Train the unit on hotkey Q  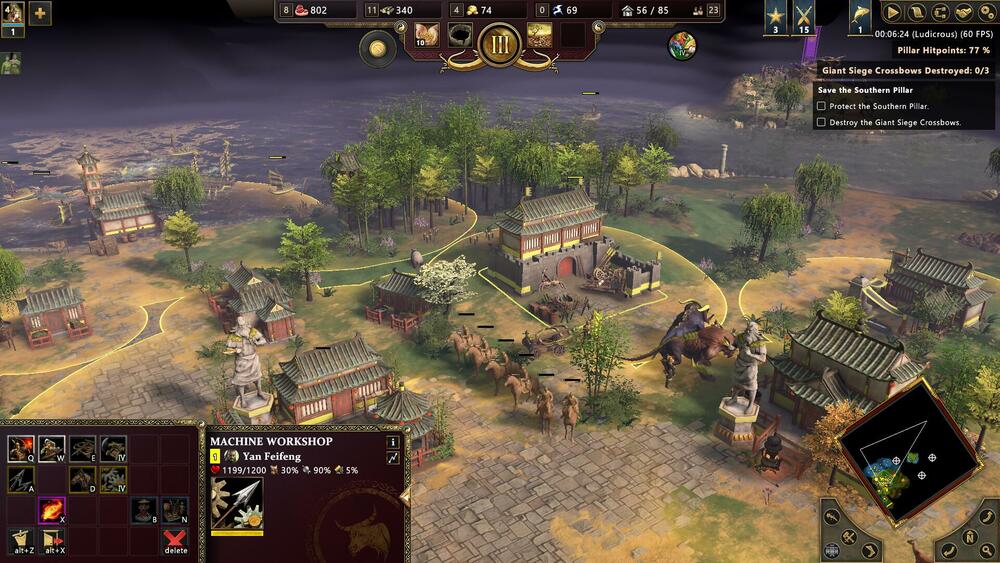coord(19,449)
